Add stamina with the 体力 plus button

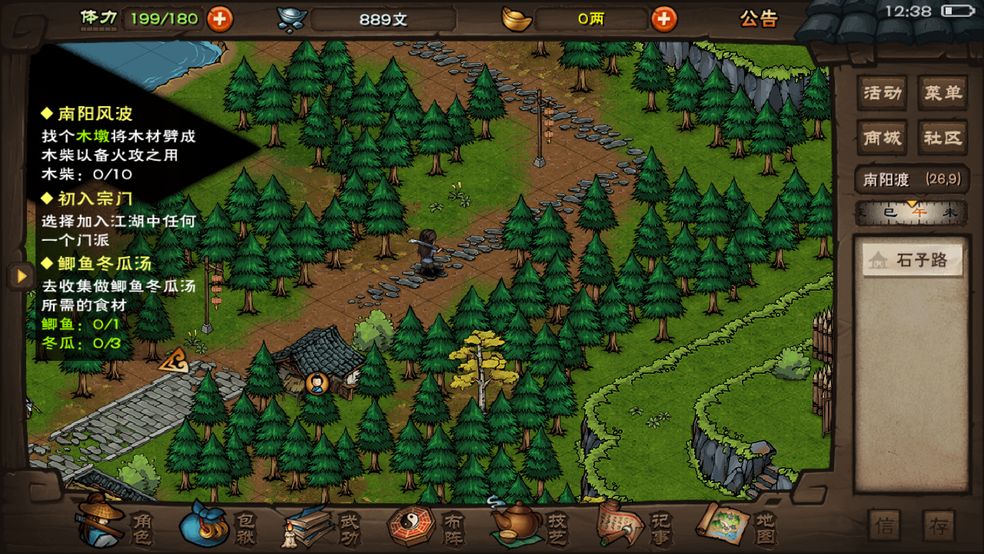(218, 18)
